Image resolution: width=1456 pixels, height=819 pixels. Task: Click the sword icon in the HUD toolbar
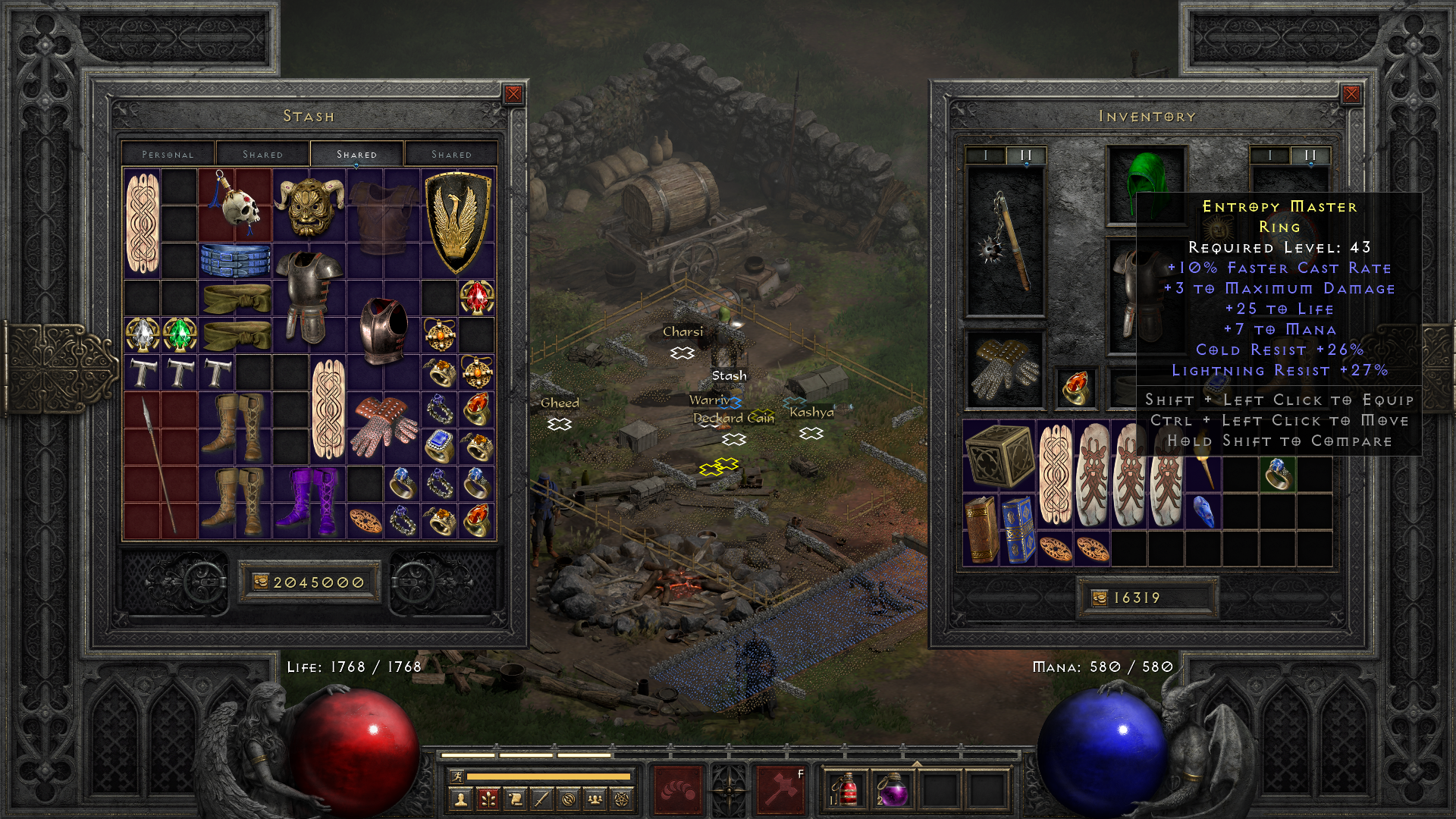pyautogui.click(x=542, y=799)
